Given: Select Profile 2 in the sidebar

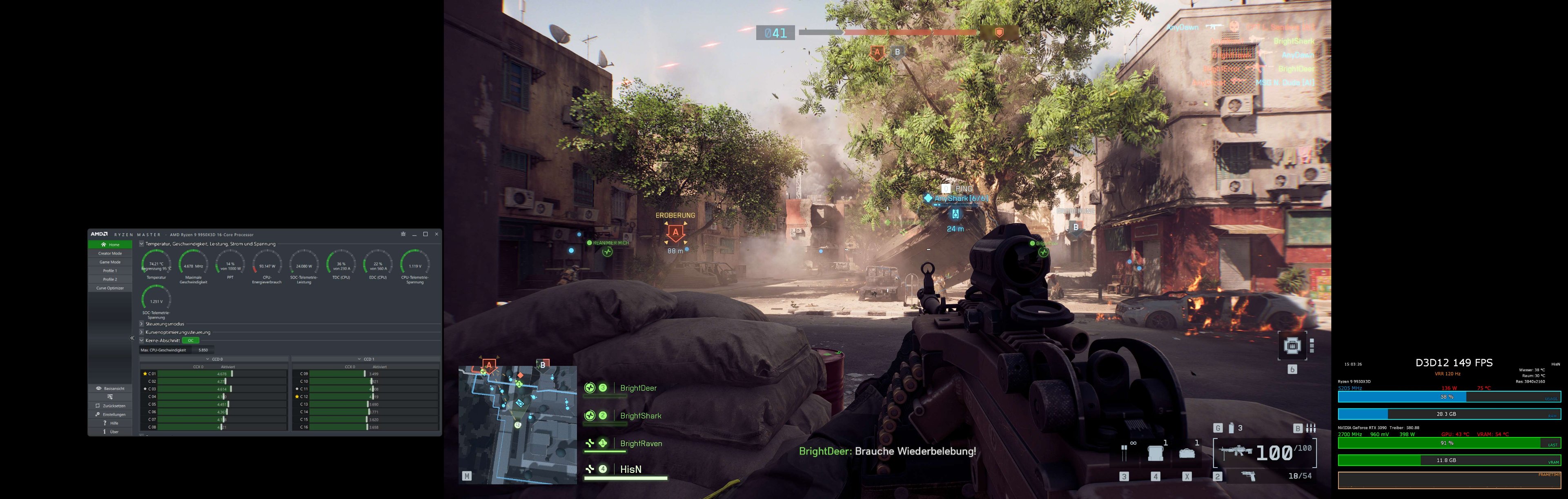Looking at the screenshot, I should (x=111, y=279).
